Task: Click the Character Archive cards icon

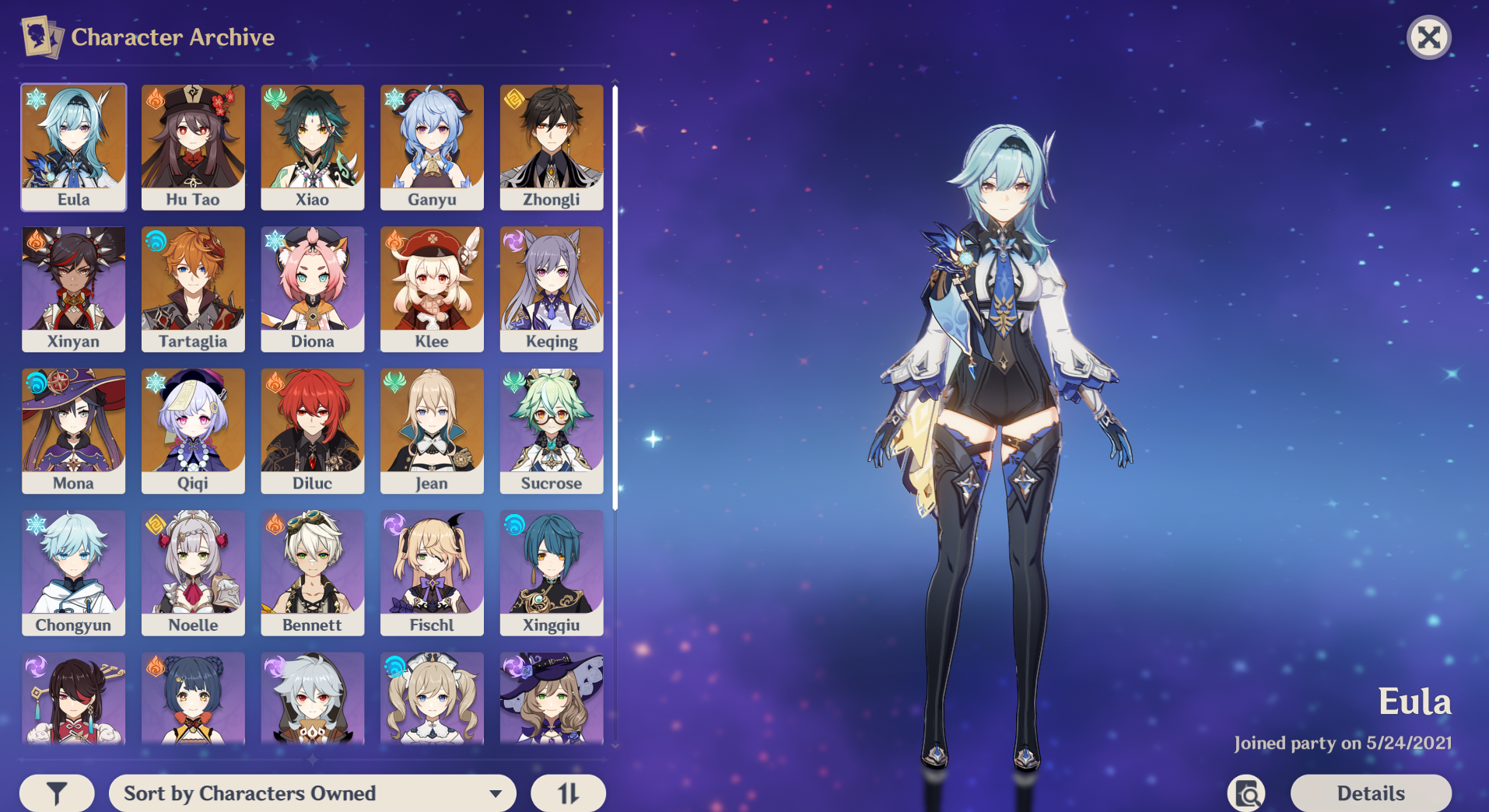Action: tap(42, 36)
